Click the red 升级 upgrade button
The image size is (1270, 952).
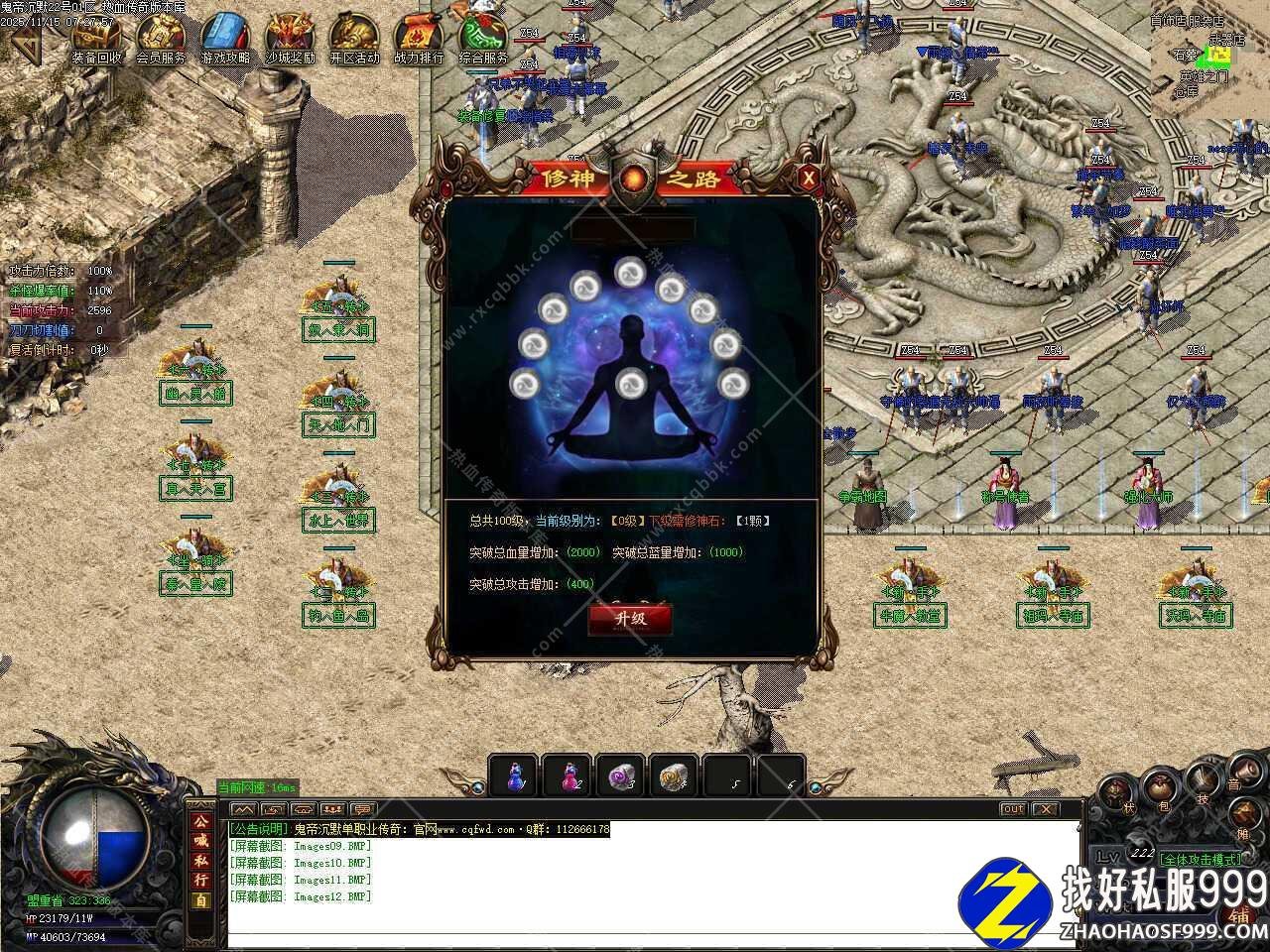coord(630,618)
